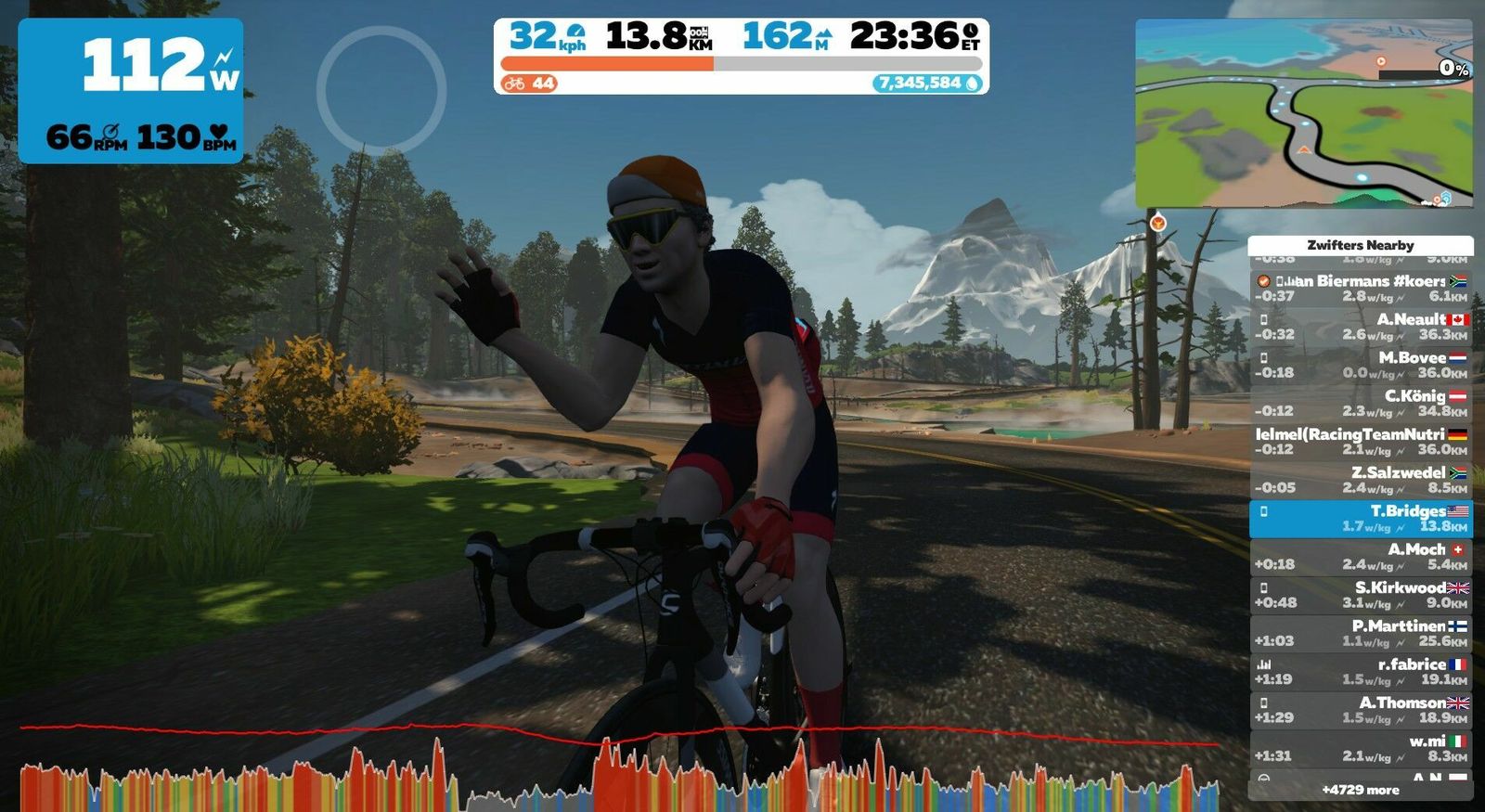Pick Z.Salzwedel from the riders list
The width and height of the screenshot is (1485, 812).
[x=1361, y=480]
